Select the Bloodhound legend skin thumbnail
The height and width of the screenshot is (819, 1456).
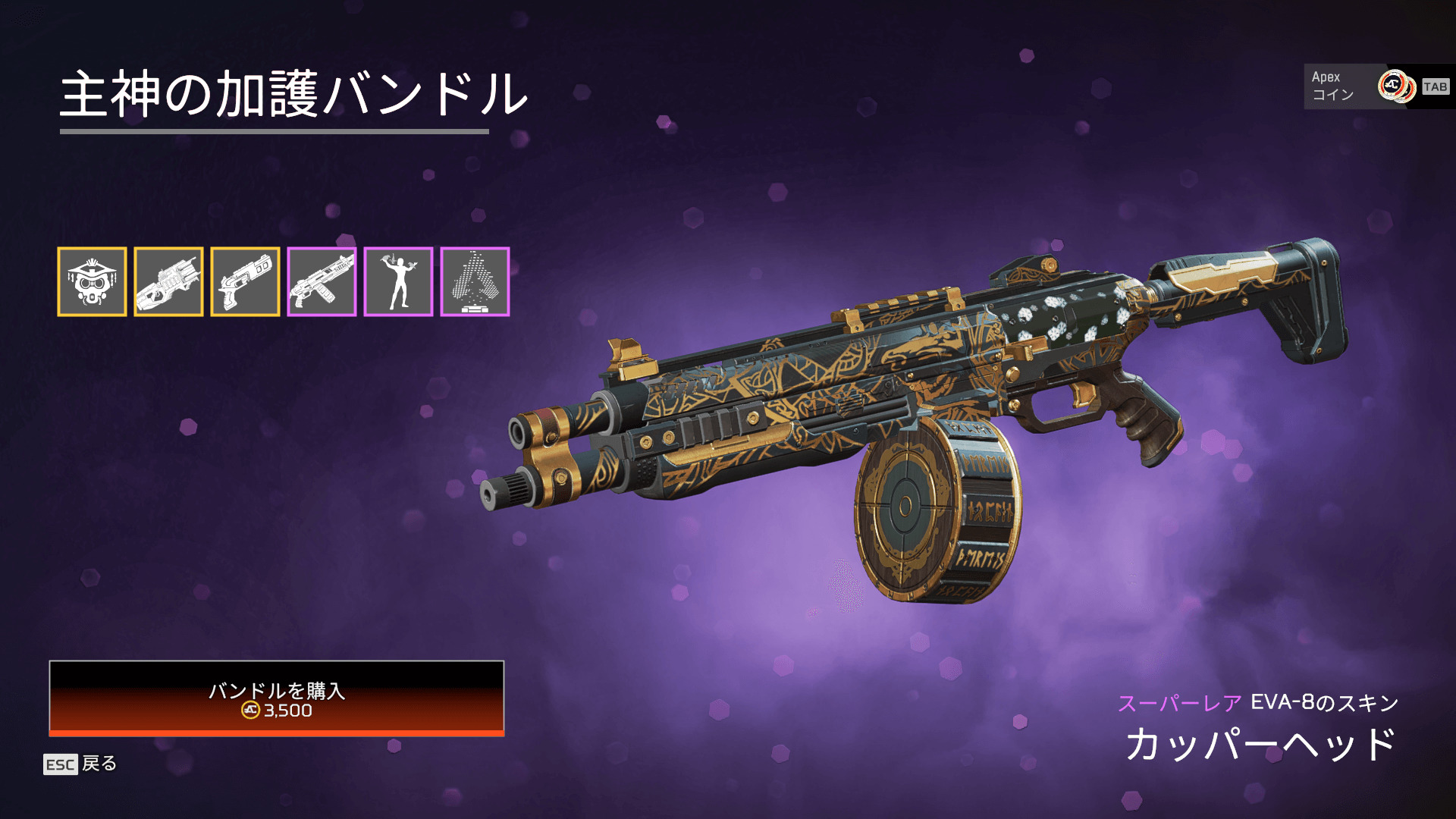[x=92, y=281]
